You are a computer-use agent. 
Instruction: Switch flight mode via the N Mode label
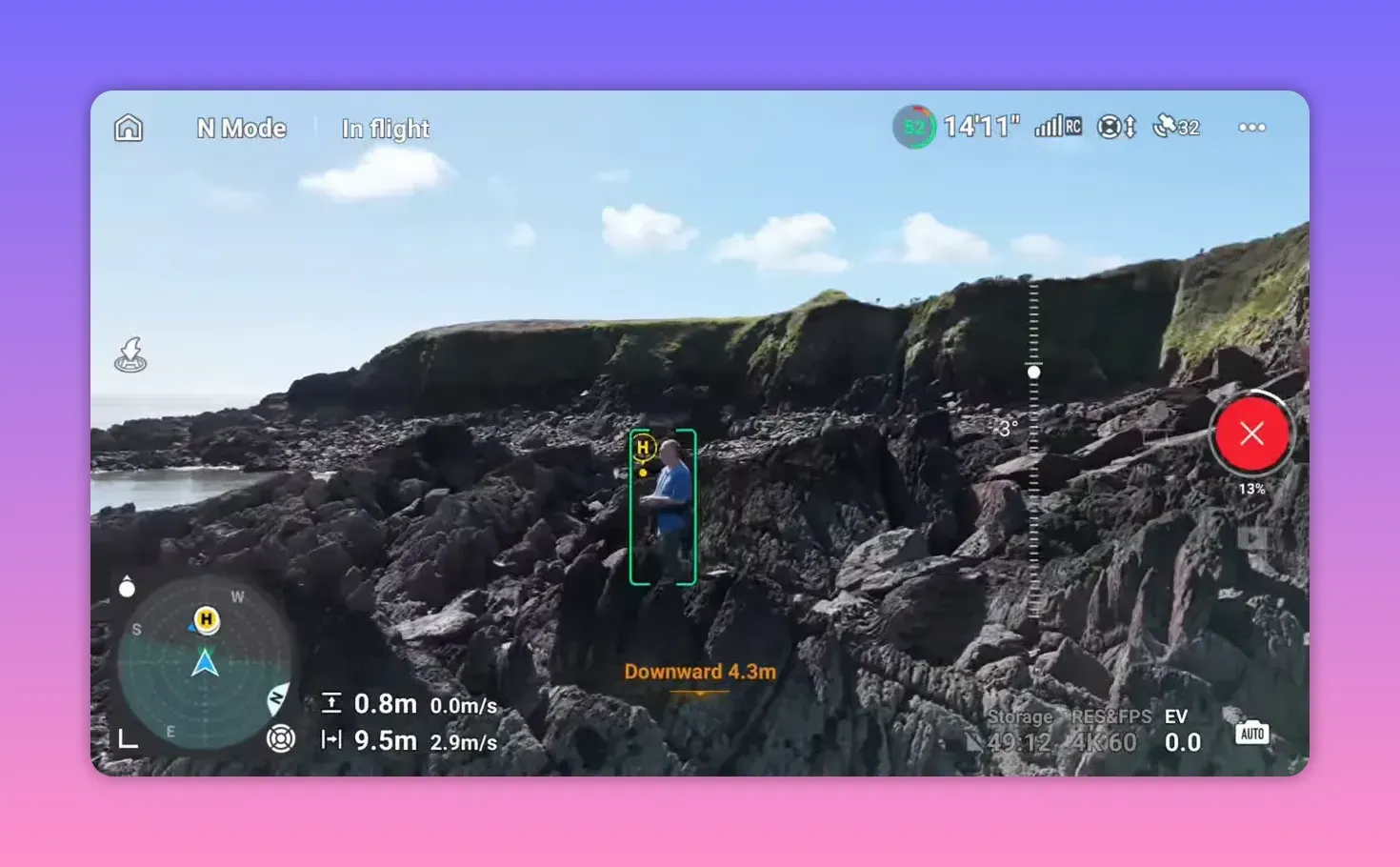tap(241, 128)
